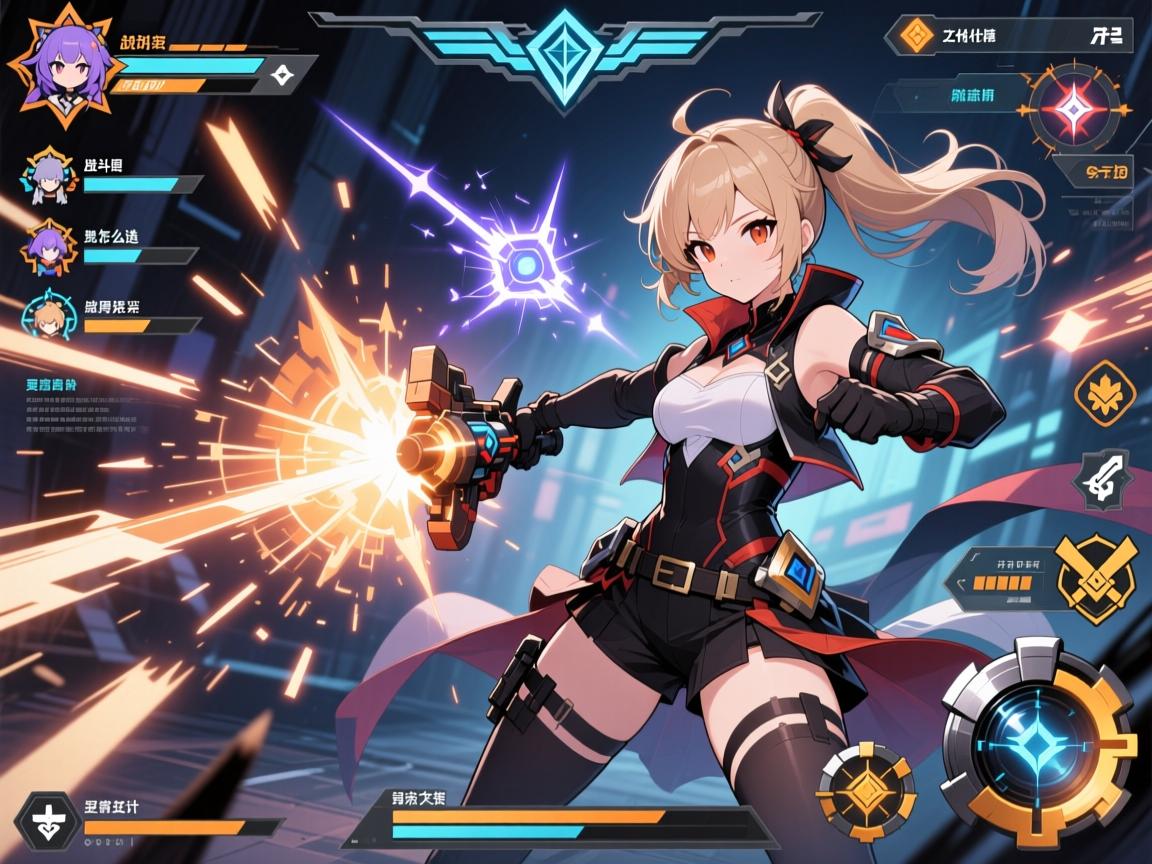1152x864 pixels.
Task: Activate the large blue crosshair gear ability
Action: (x=1040, y=738)
